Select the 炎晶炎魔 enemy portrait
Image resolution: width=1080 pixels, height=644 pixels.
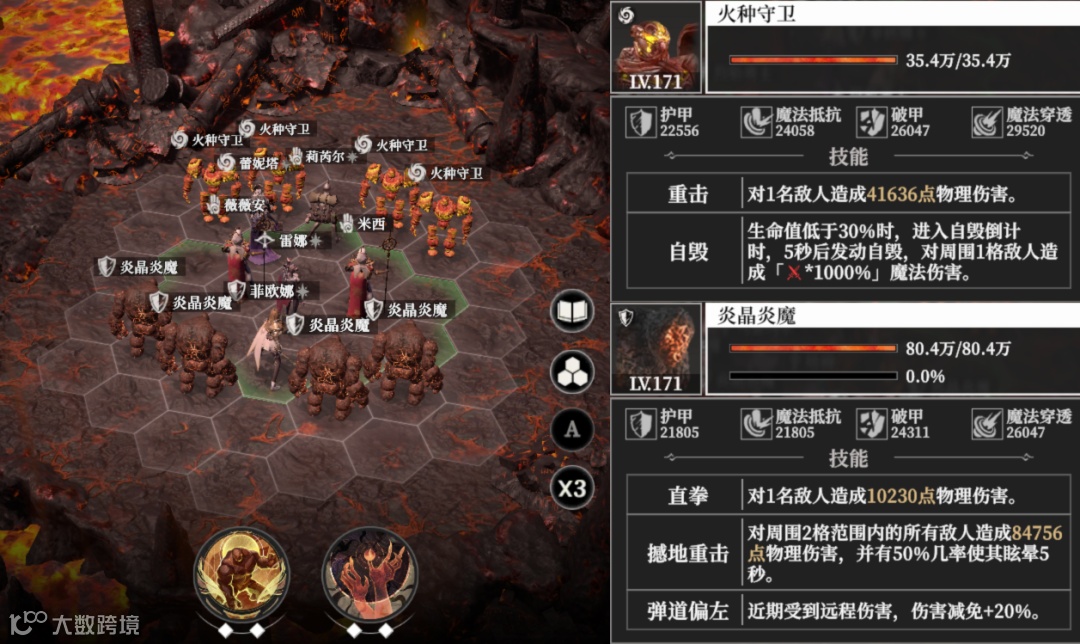pos(654,347)
